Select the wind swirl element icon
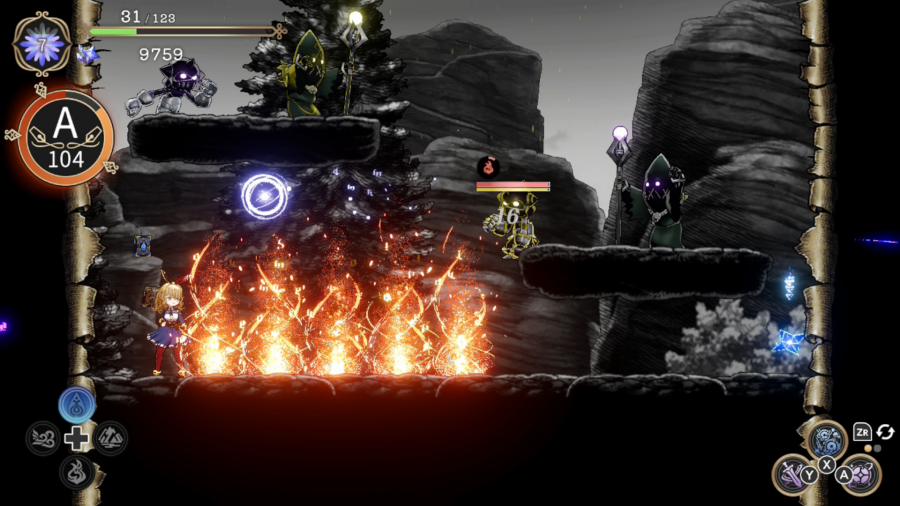 click(43, 438)
